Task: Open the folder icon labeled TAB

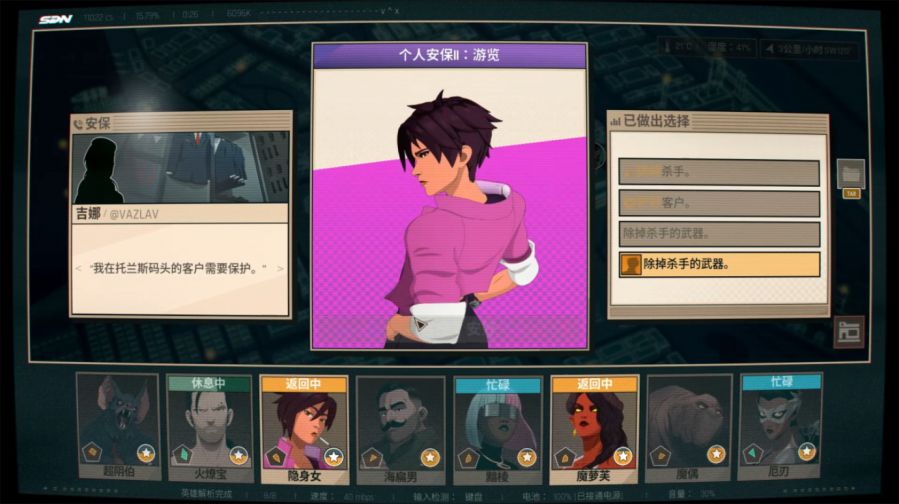Action: (x=851, y=173)
